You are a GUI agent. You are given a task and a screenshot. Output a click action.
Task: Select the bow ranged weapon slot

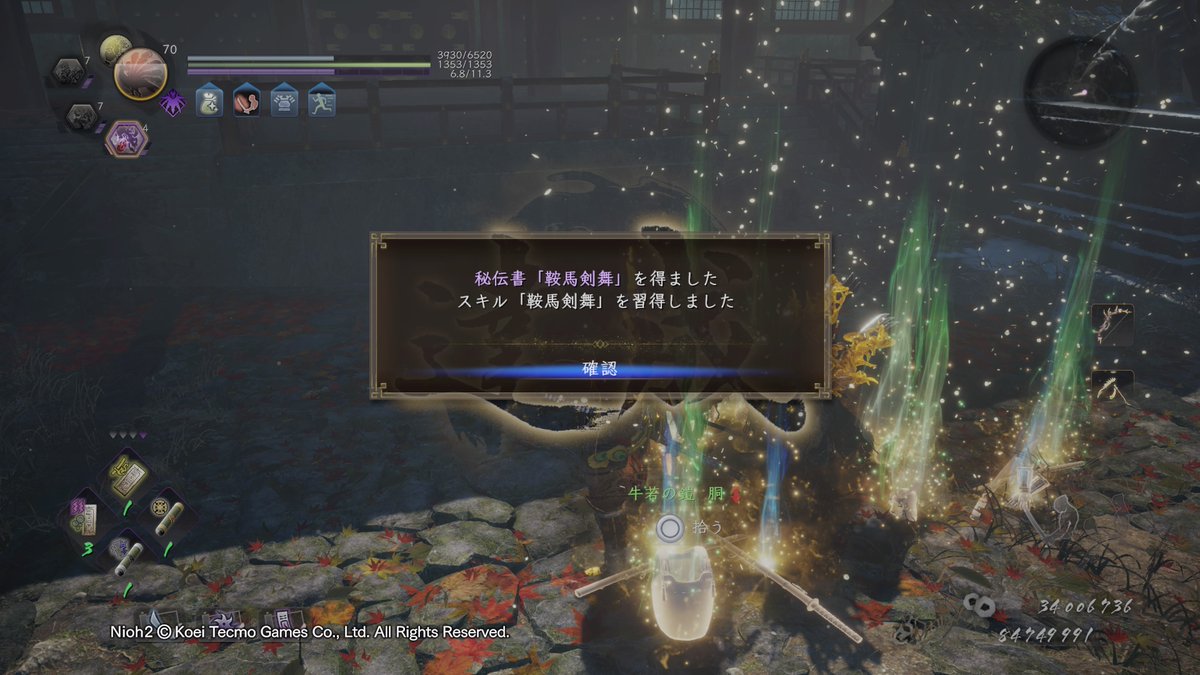coord(1112,324)
